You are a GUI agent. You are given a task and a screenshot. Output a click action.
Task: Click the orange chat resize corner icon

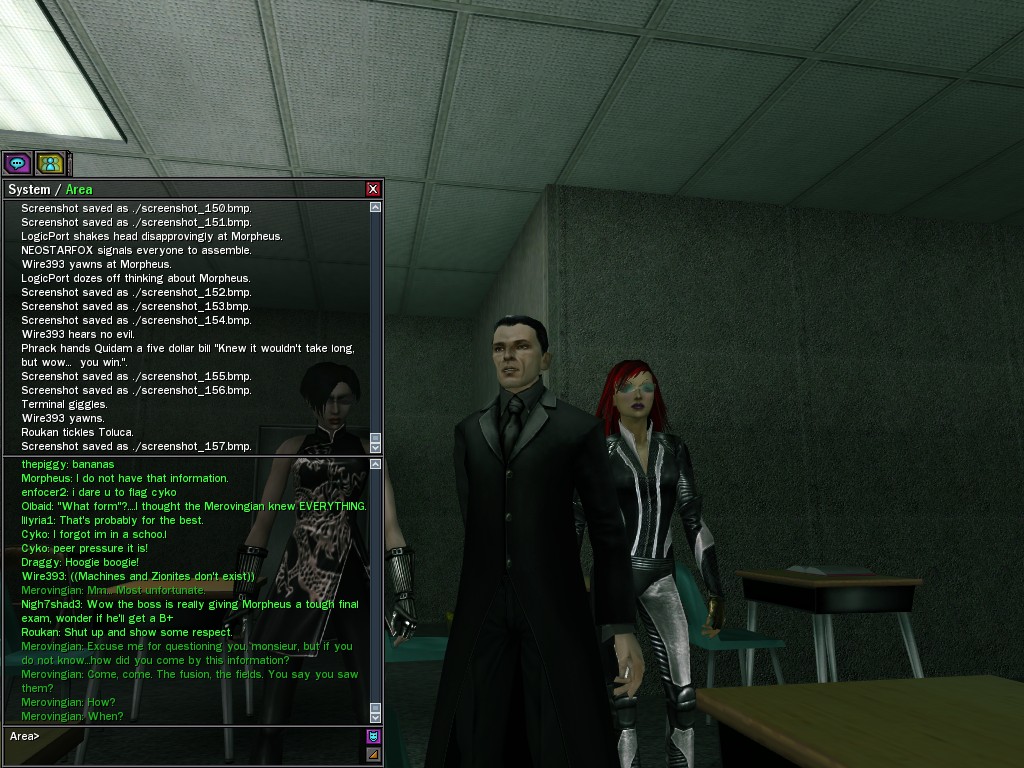tap(373, 754)
